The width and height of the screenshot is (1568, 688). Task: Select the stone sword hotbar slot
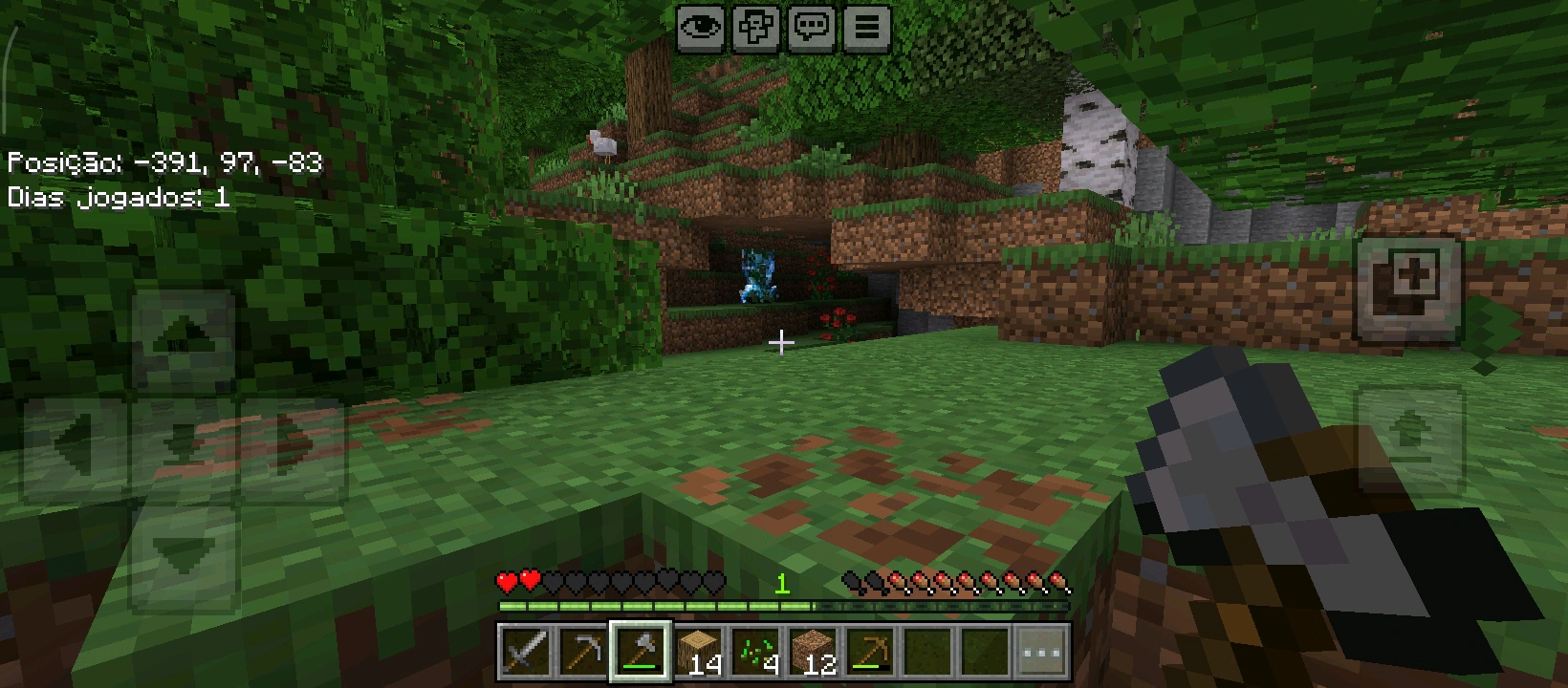tap(525, 652)
